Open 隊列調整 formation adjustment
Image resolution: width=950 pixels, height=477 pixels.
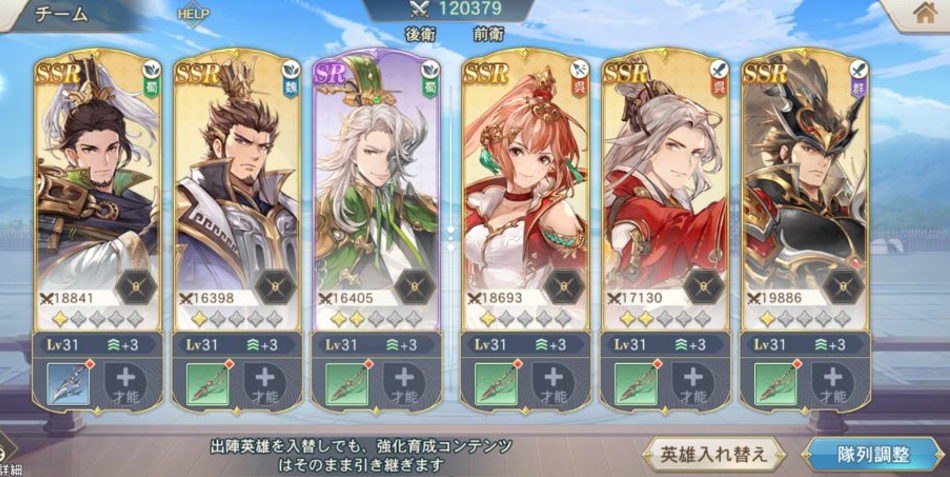point(873,454)
